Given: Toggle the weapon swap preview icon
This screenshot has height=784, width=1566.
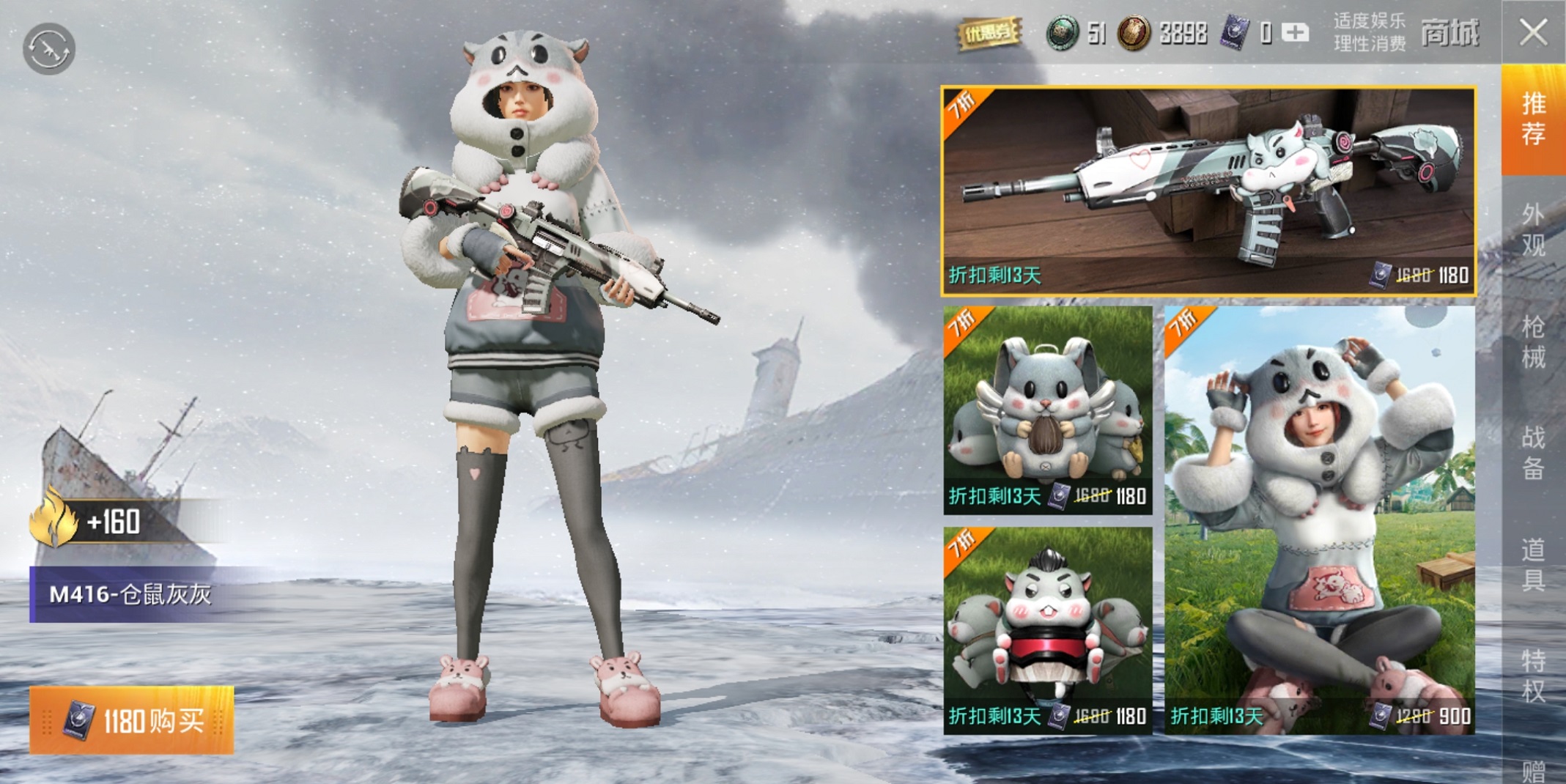Looking at the screenshot, I should click(49, 49).
